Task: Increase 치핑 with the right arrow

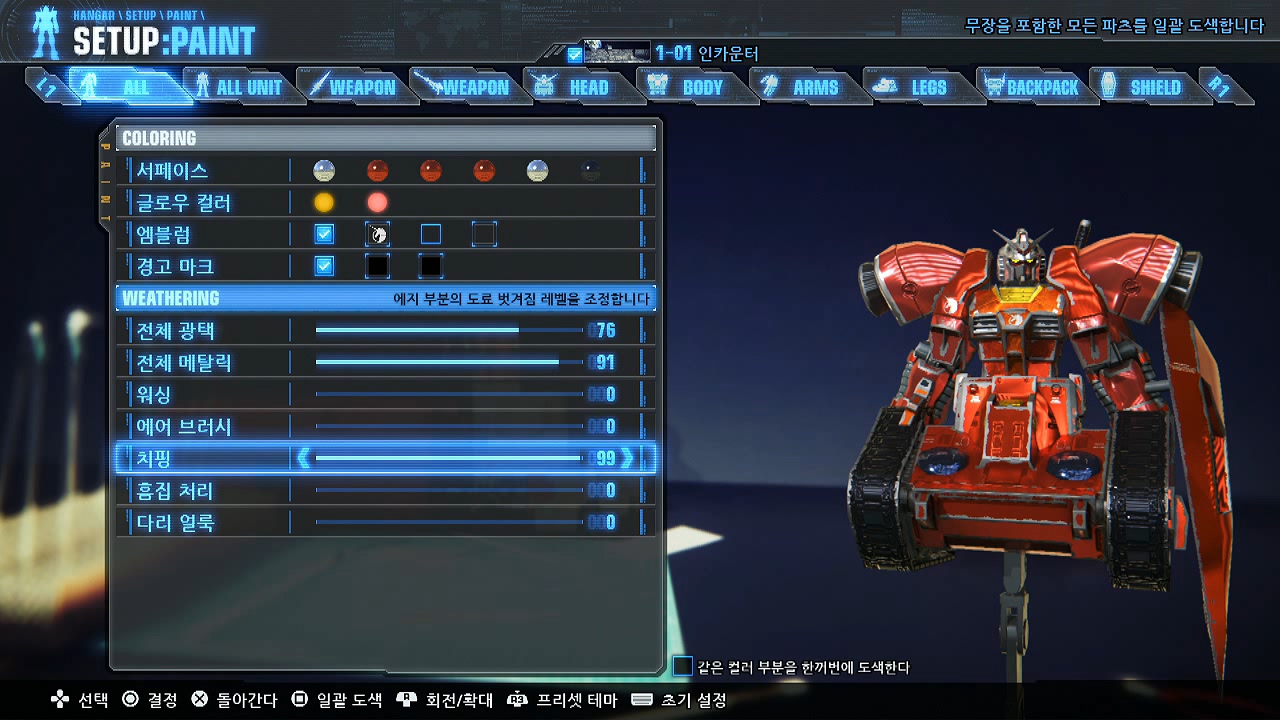Action: tap(628, 459)
